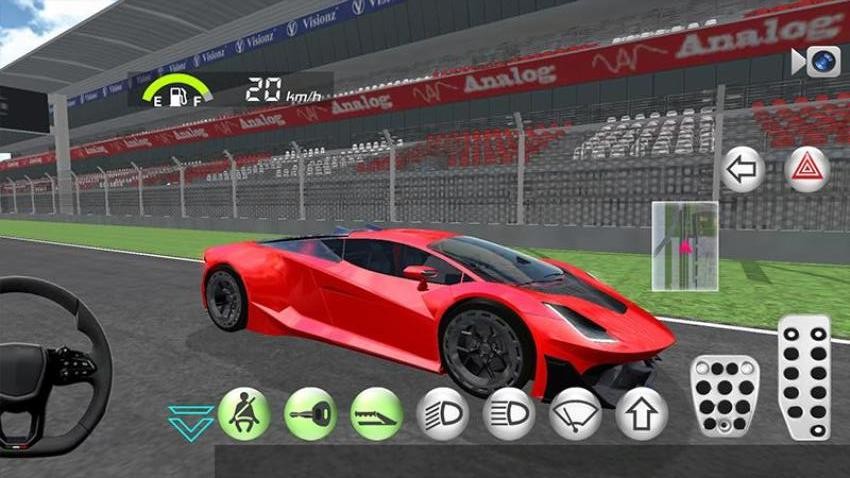Collapse the button row with cyan chevrons
Viewport: 850px width, 478px height.
pyautogui.click(x=190, y=422)
